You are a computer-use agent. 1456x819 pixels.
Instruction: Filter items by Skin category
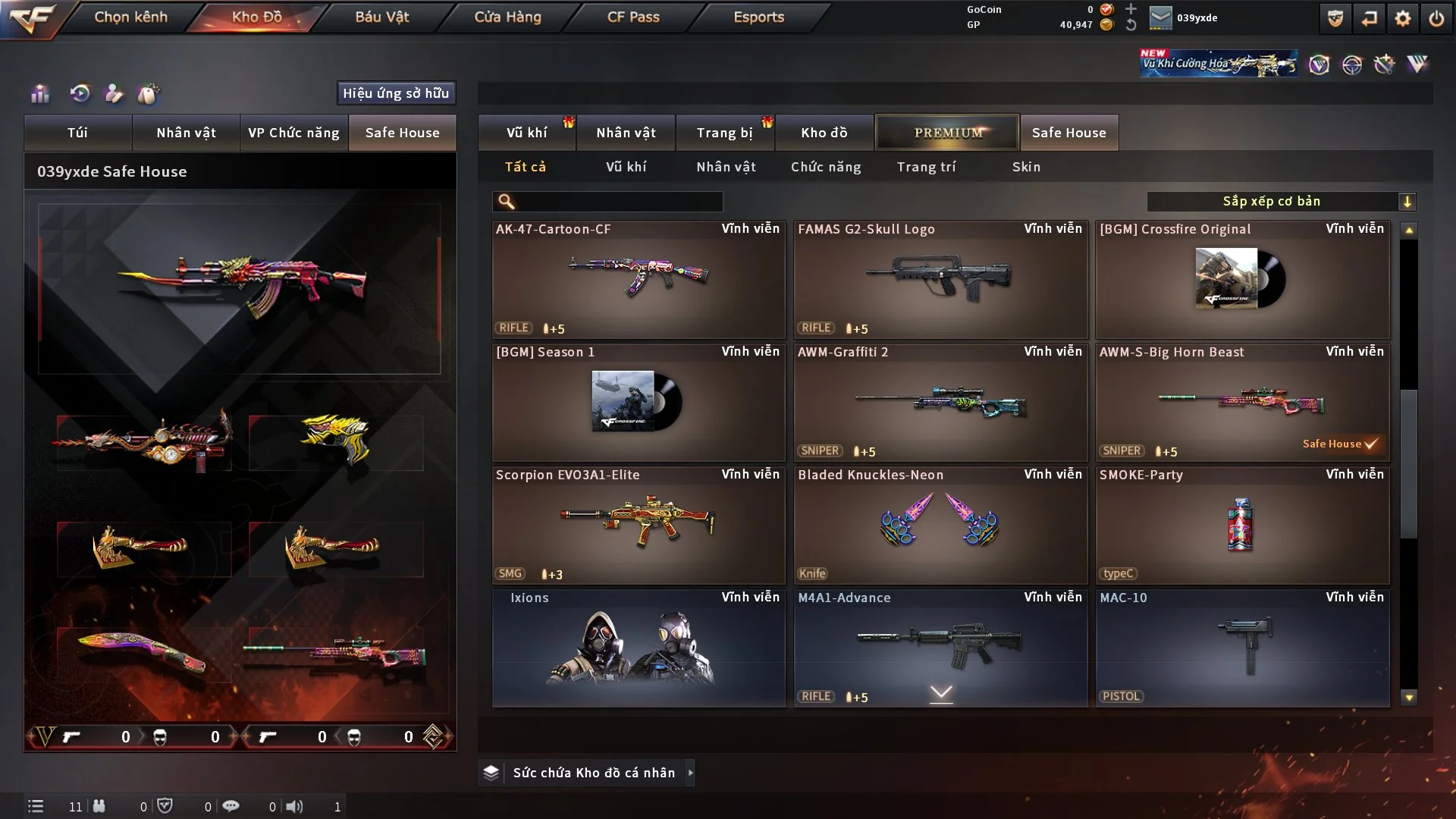[x=1026, y=167]
